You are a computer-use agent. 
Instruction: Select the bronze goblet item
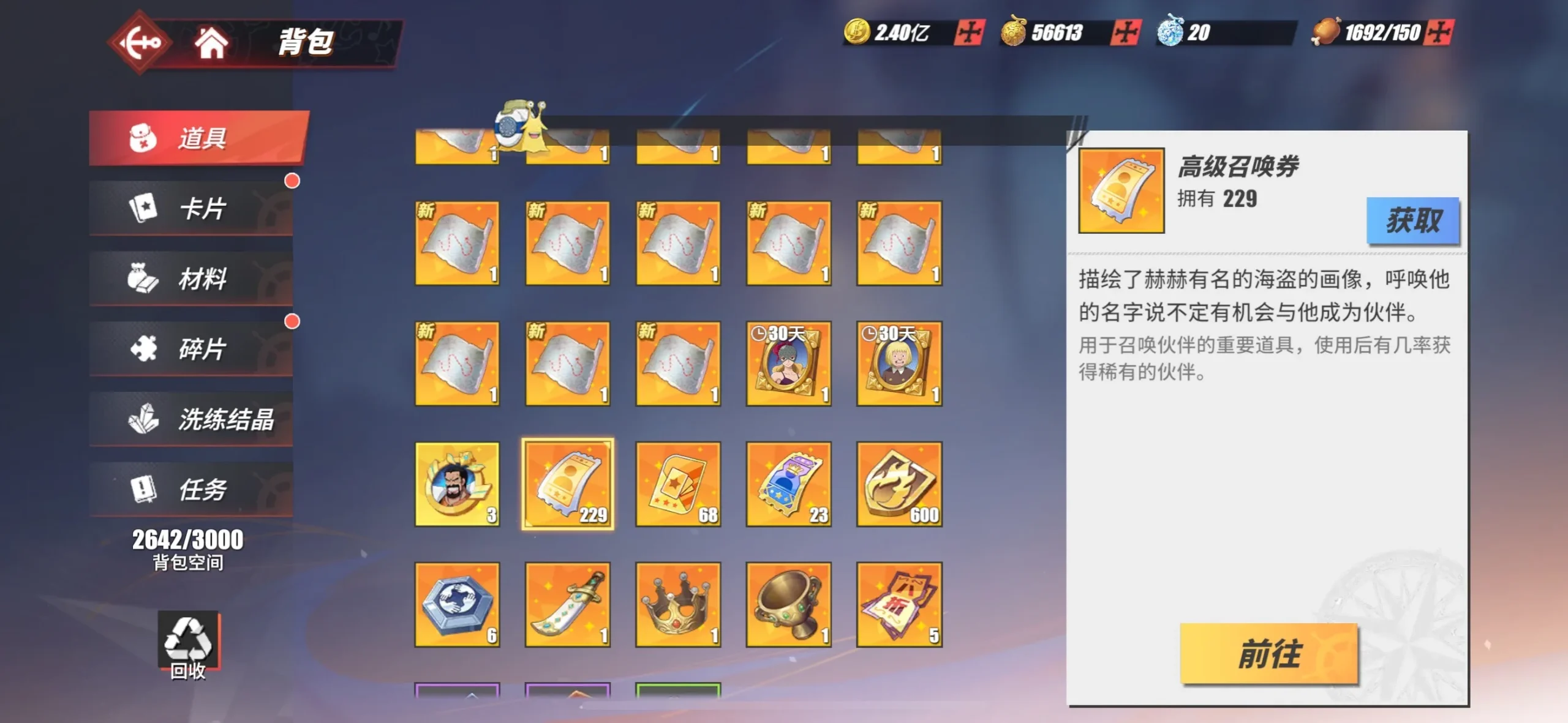[788, 604]
